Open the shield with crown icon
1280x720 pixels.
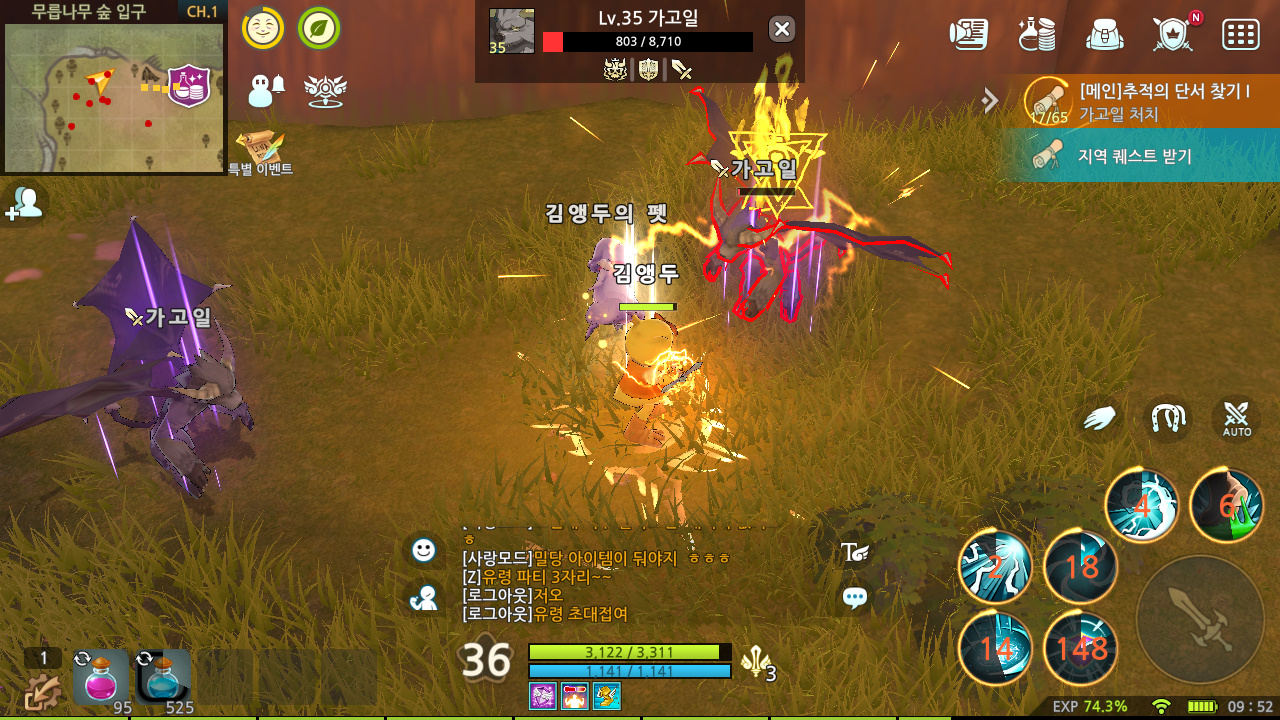pos(1172,33)
